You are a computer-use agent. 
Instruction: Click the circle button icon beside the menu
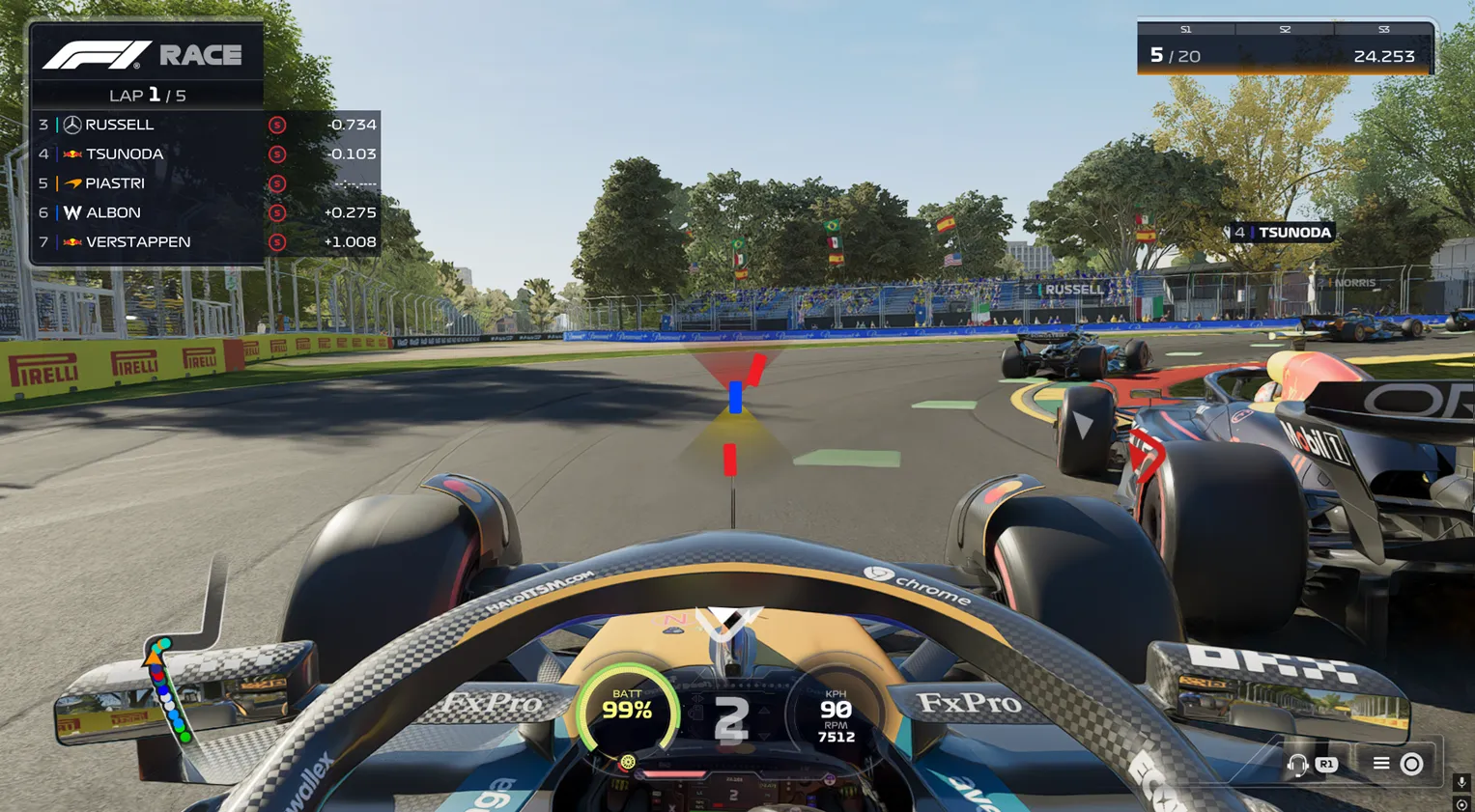1409,763
